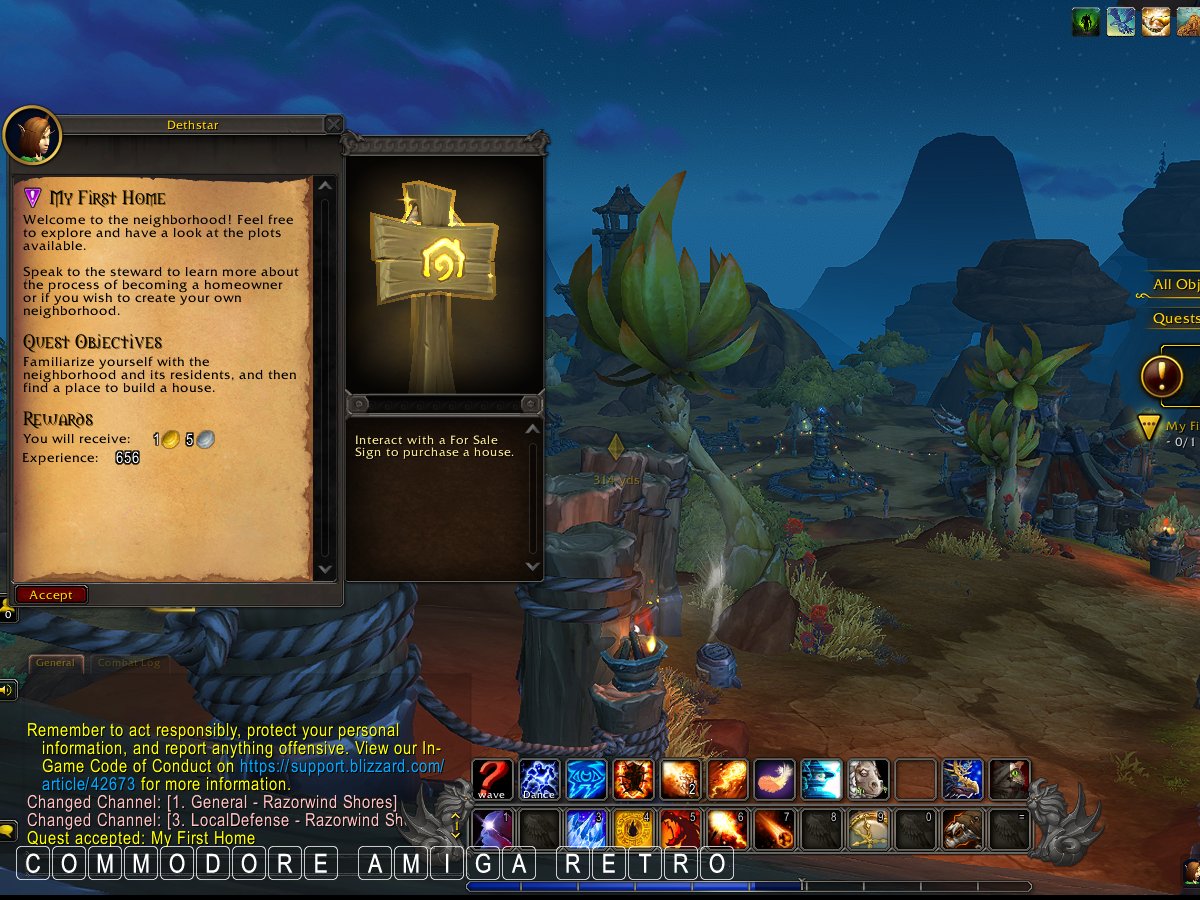Use the wave emote action button
Screen dimensions: 1200x900
(492, 780)
